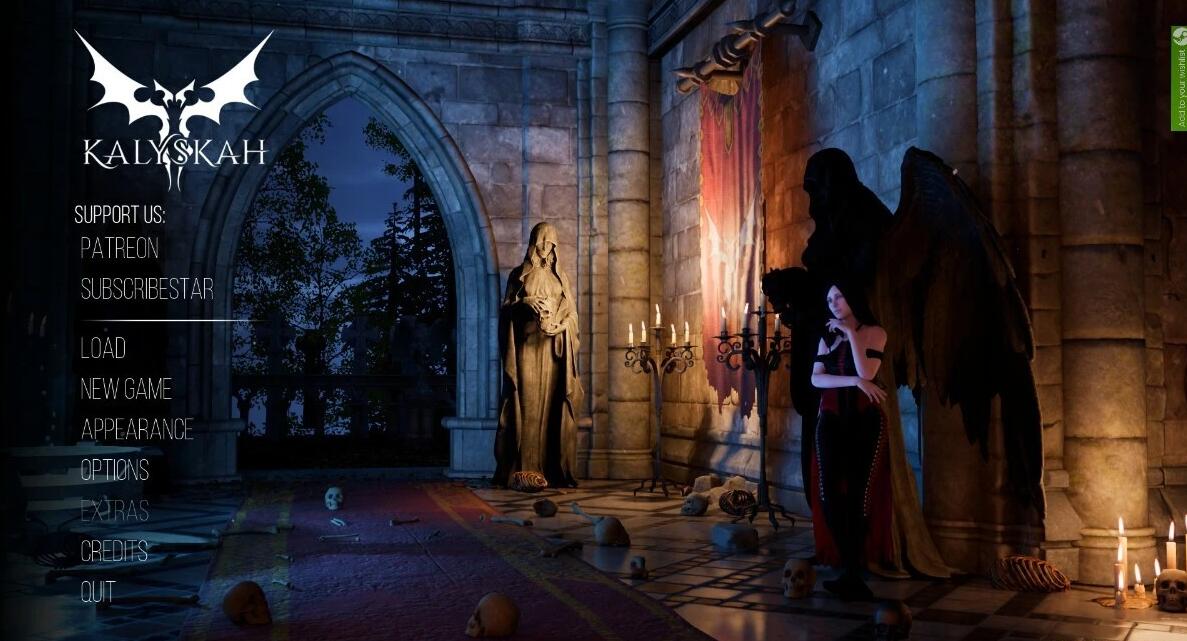
Task: Open the Patreon support link
Action: point(119,248)
